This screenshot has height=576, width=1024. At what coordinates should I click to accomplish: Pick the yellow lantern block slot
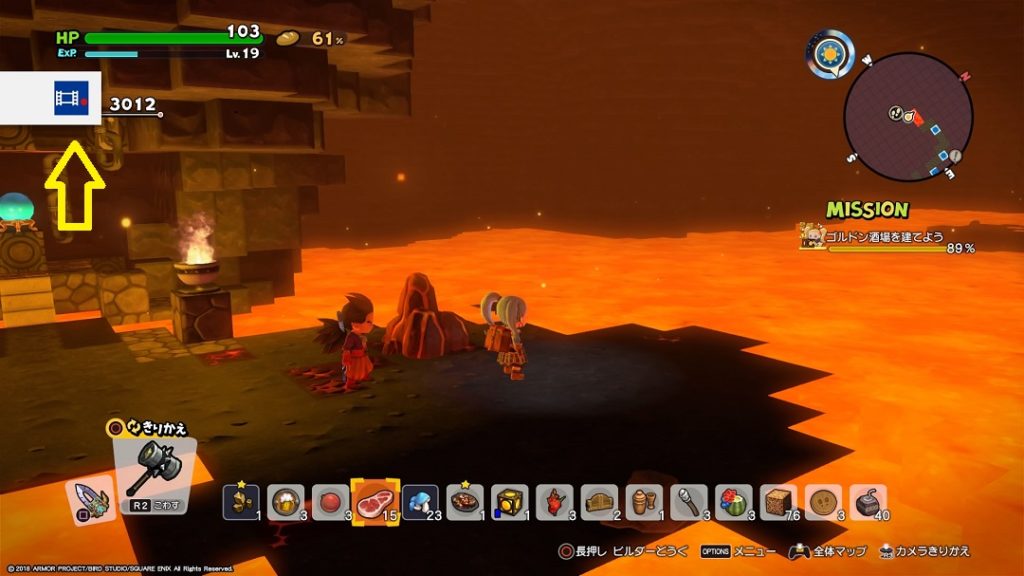point(511,501)
